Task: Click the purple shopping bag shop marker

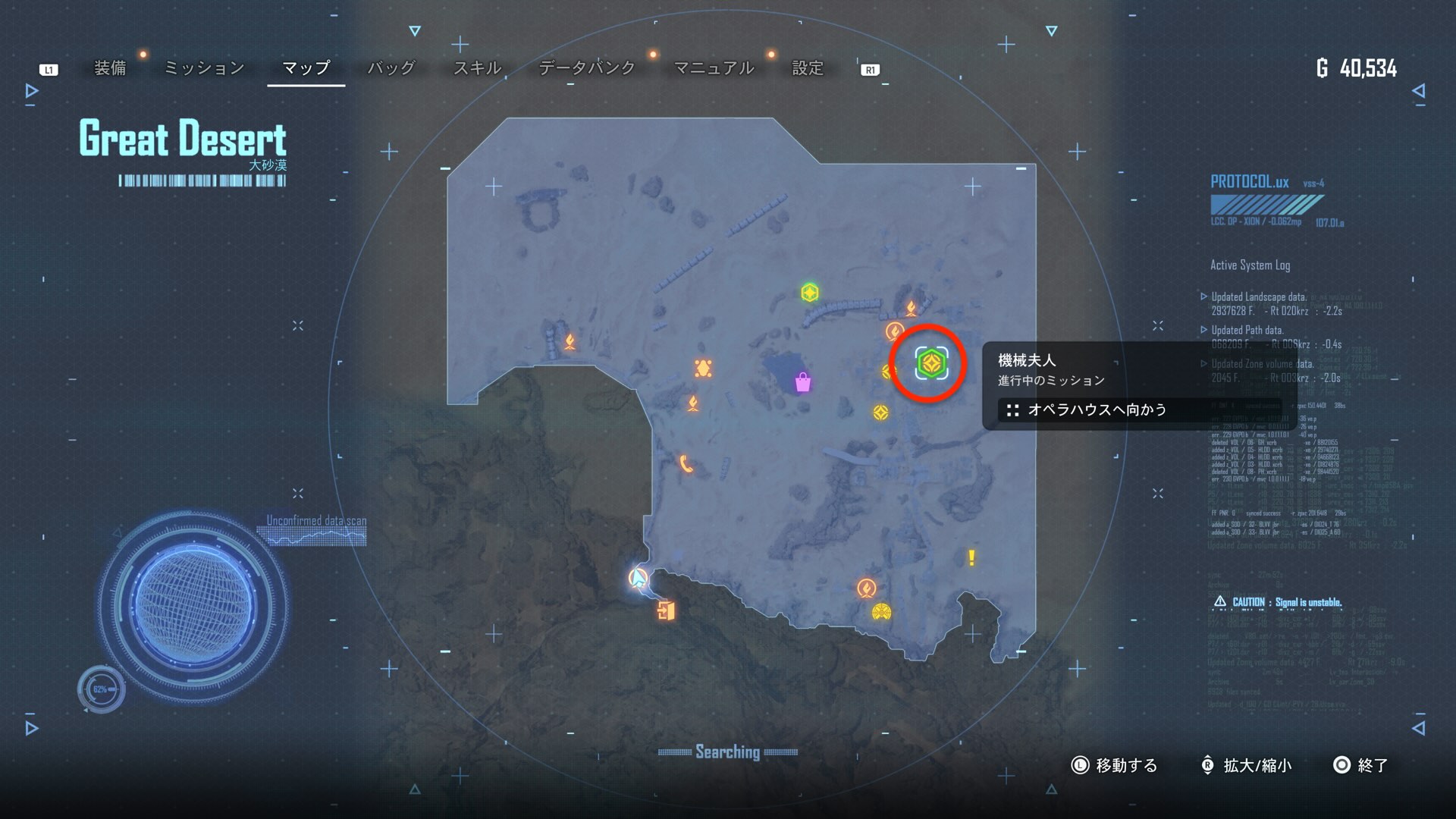Action: point(802,382)
